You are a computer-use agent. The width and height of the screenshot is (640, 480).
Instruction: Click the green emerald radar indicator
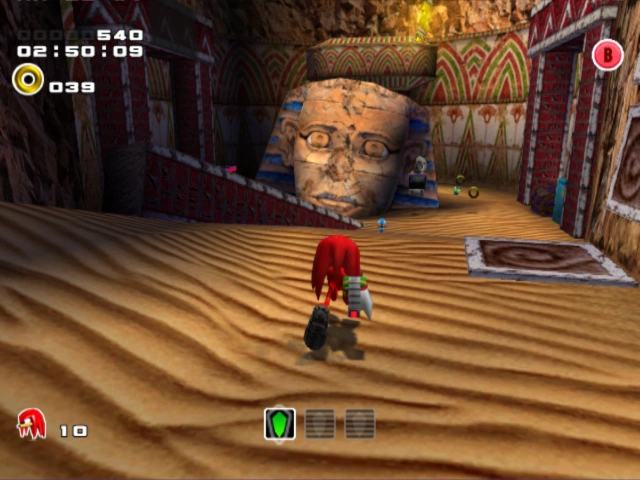point(280,424)
